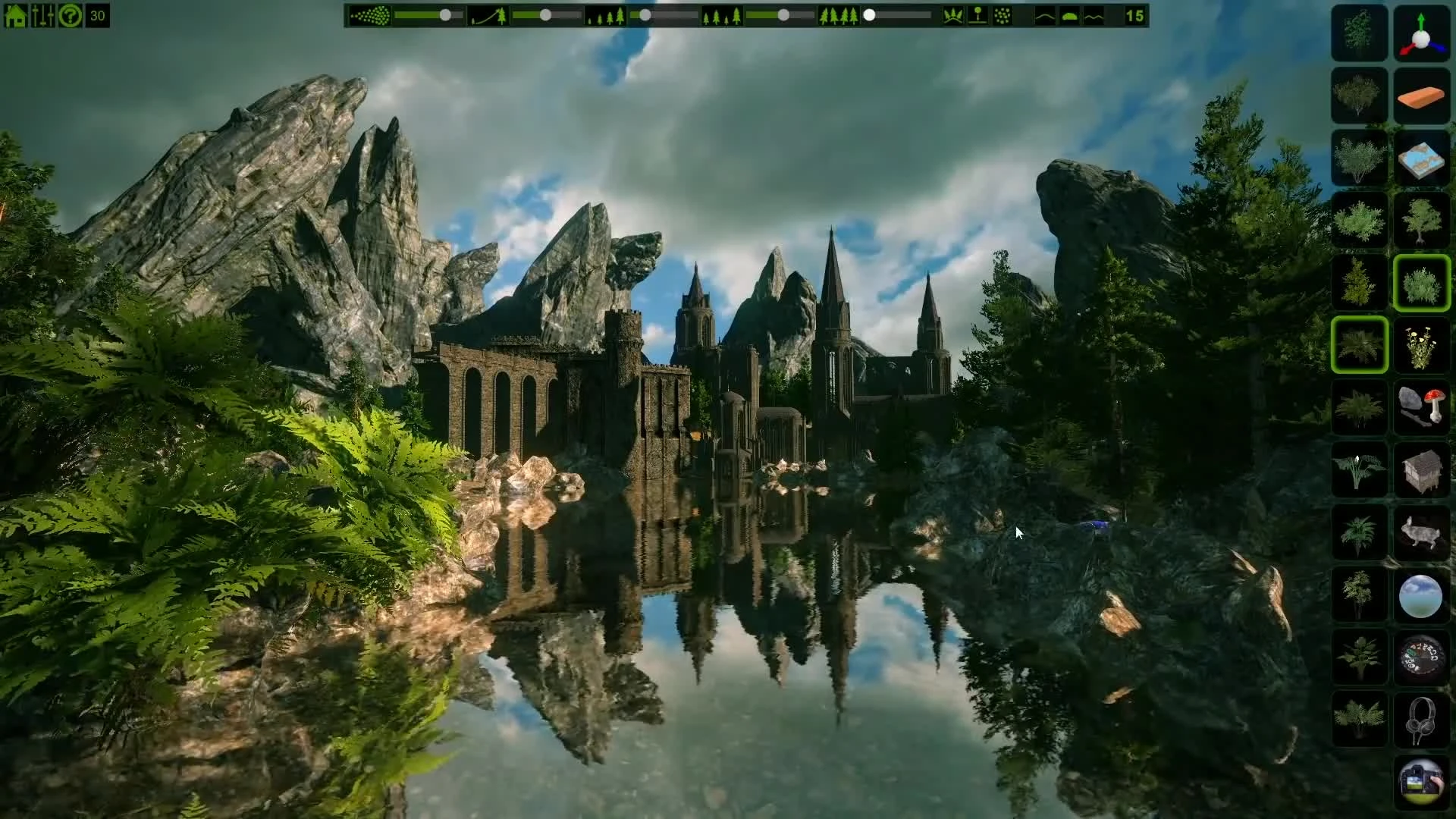Choose the wavy noise terrain icon
This screenshot has width=1456, height=819.
pyautogui.click(x=1094, y=14)
